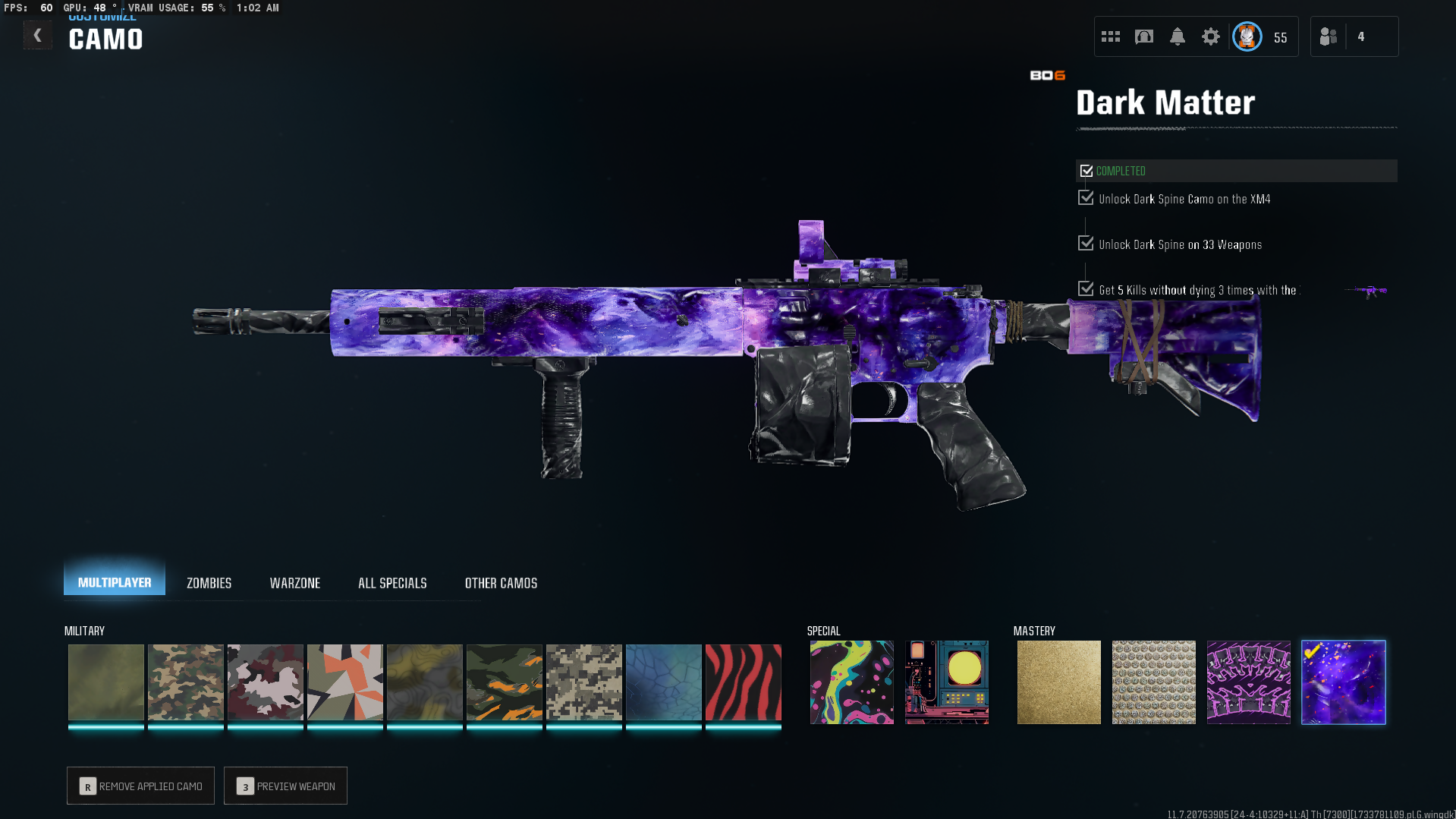Show the All Specials tab
The image size is (1456, 819).
(x=392, y=583)
